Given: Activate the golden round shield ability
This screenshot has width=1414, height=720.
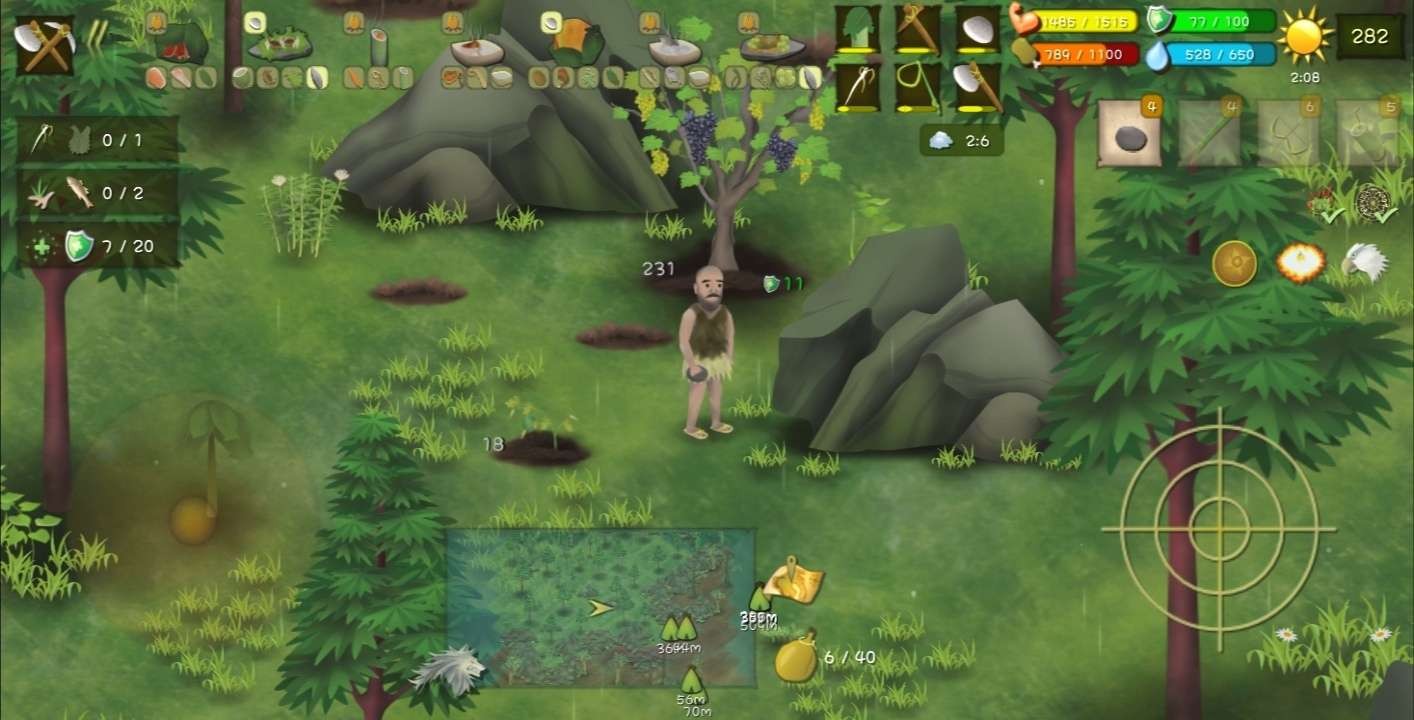Looking at the screenshot, I should click(1234, 264).
